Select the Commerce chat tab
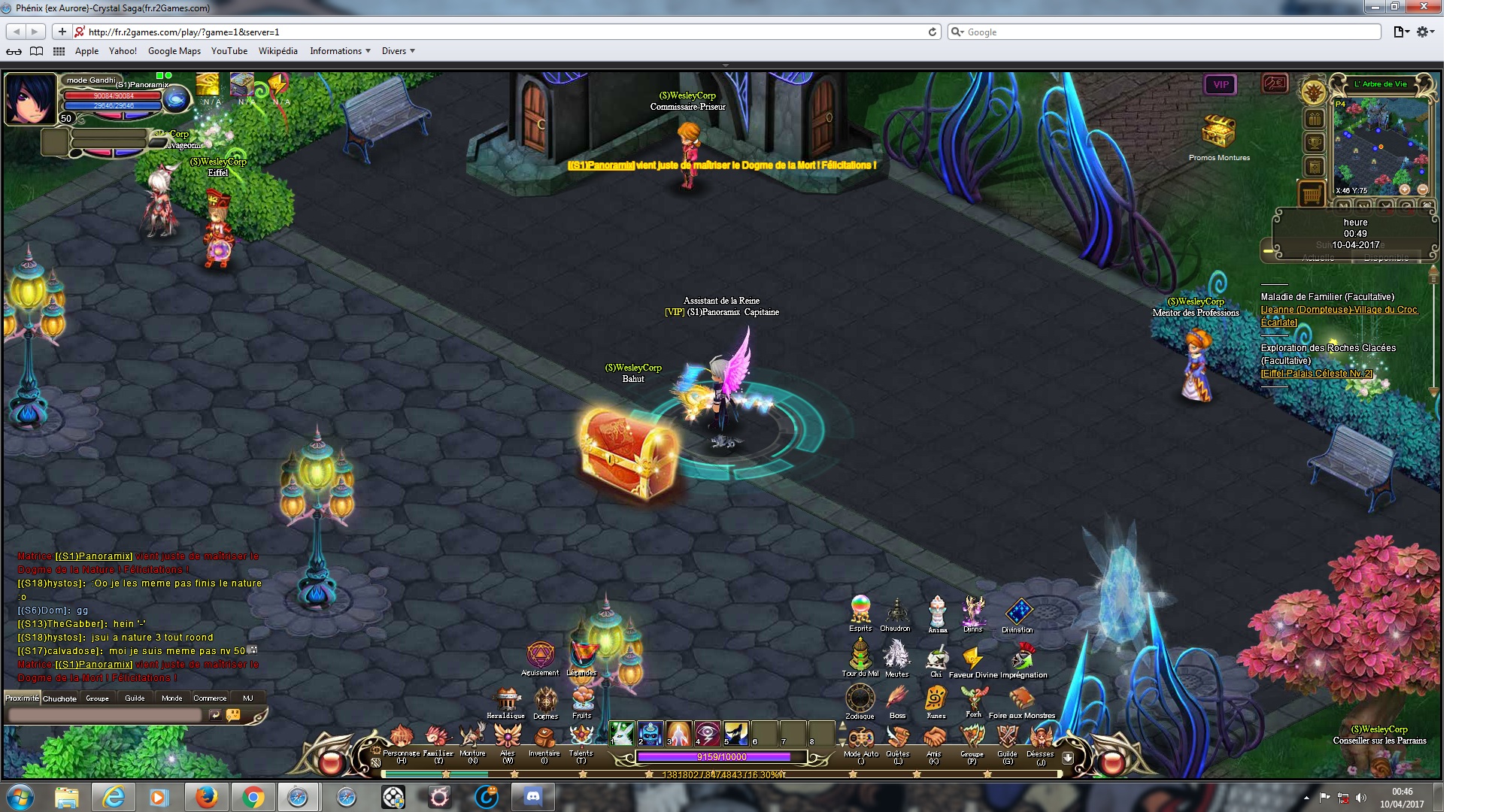1489x812 pixels. (x=210, y=698)
